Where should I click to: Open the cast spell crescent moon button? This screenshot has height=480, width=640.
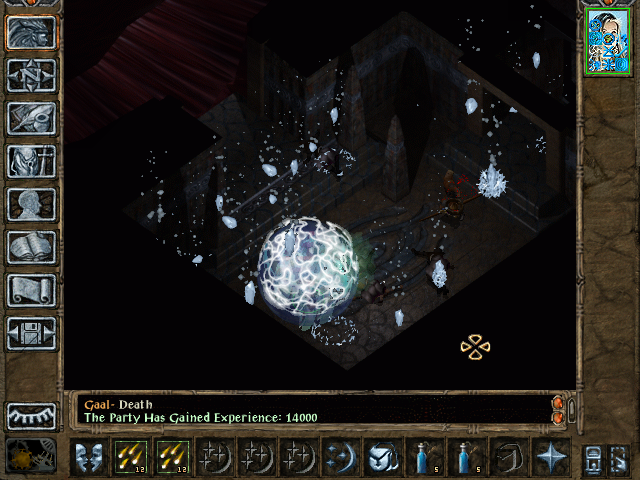click(x=340, y=457)
